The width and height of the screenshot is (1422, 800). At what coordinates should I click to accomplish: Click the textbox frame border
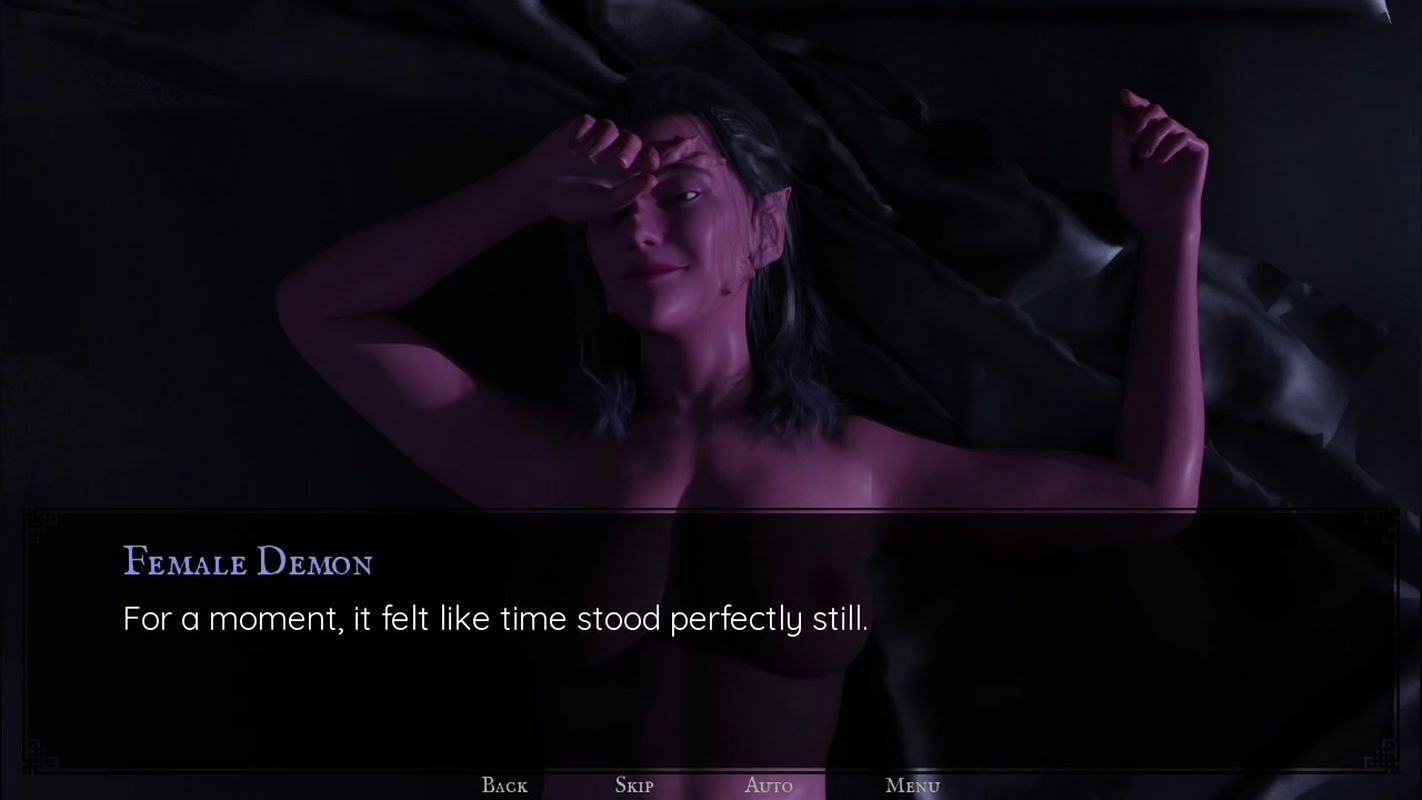coord(711,513)
